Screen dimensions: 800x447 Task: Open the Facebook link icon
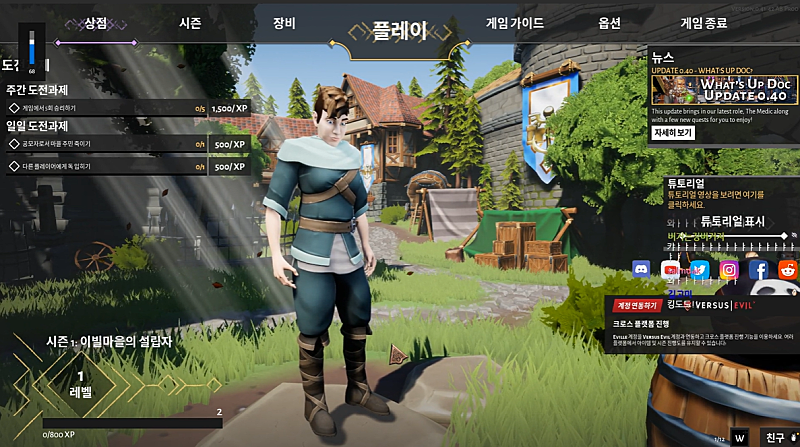click(x=759, y=269)
